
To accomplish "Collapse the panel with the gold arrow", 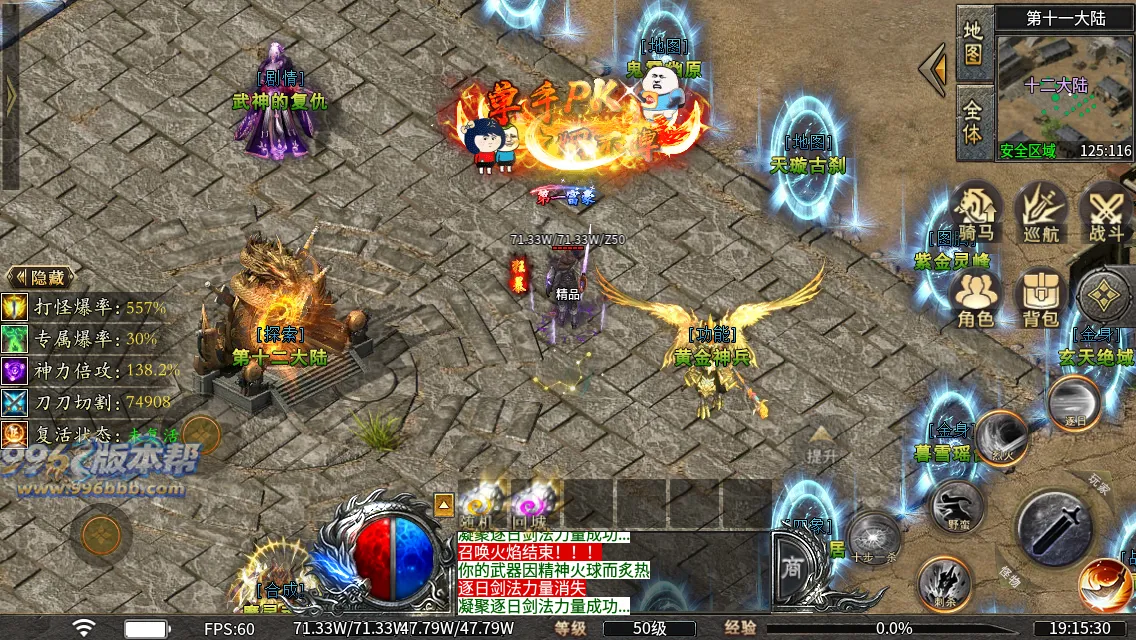I will click(x=934, y=70).
